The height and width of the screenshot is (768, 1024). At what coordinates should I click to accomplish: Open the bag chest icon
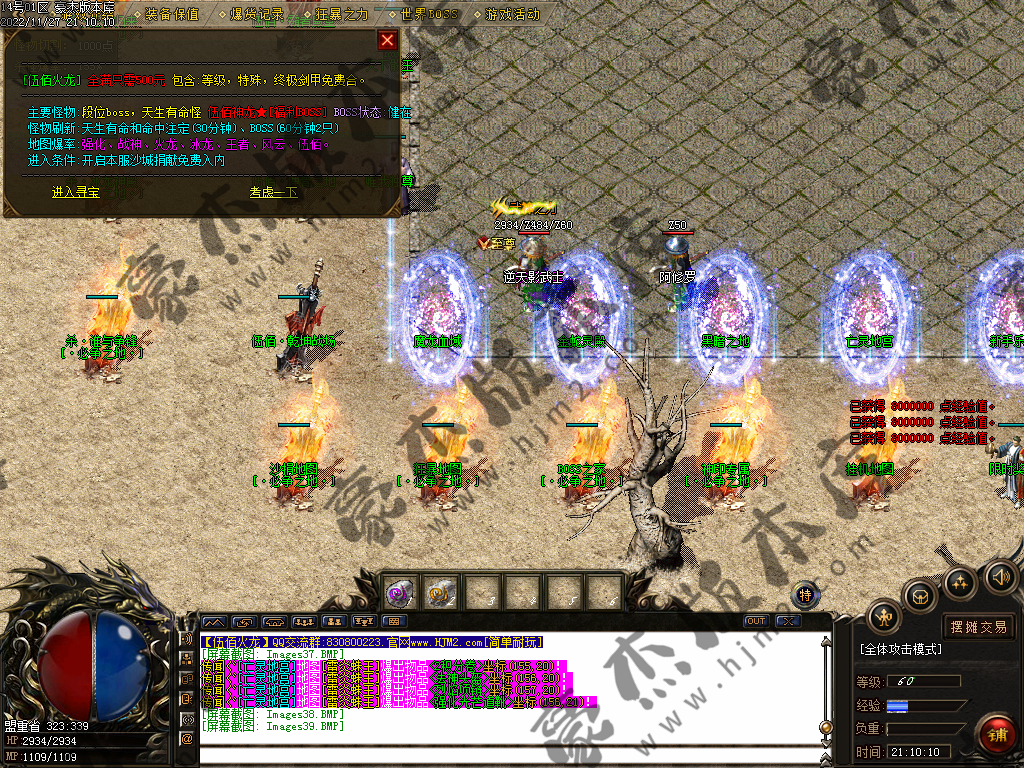click(921, 596)
